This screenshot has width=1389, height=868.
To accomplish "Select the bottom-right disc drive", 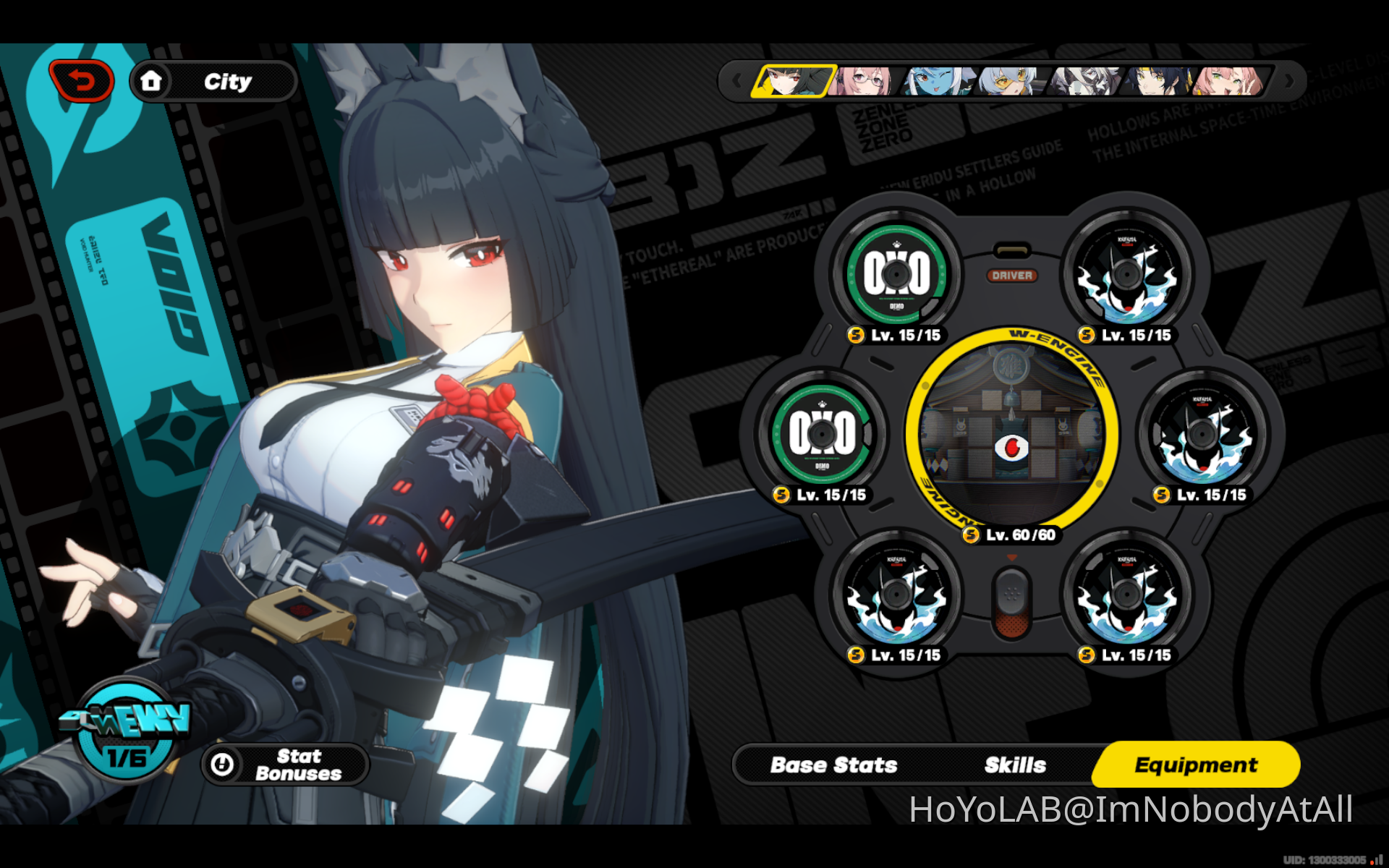I will click(x=1129, y=595).
